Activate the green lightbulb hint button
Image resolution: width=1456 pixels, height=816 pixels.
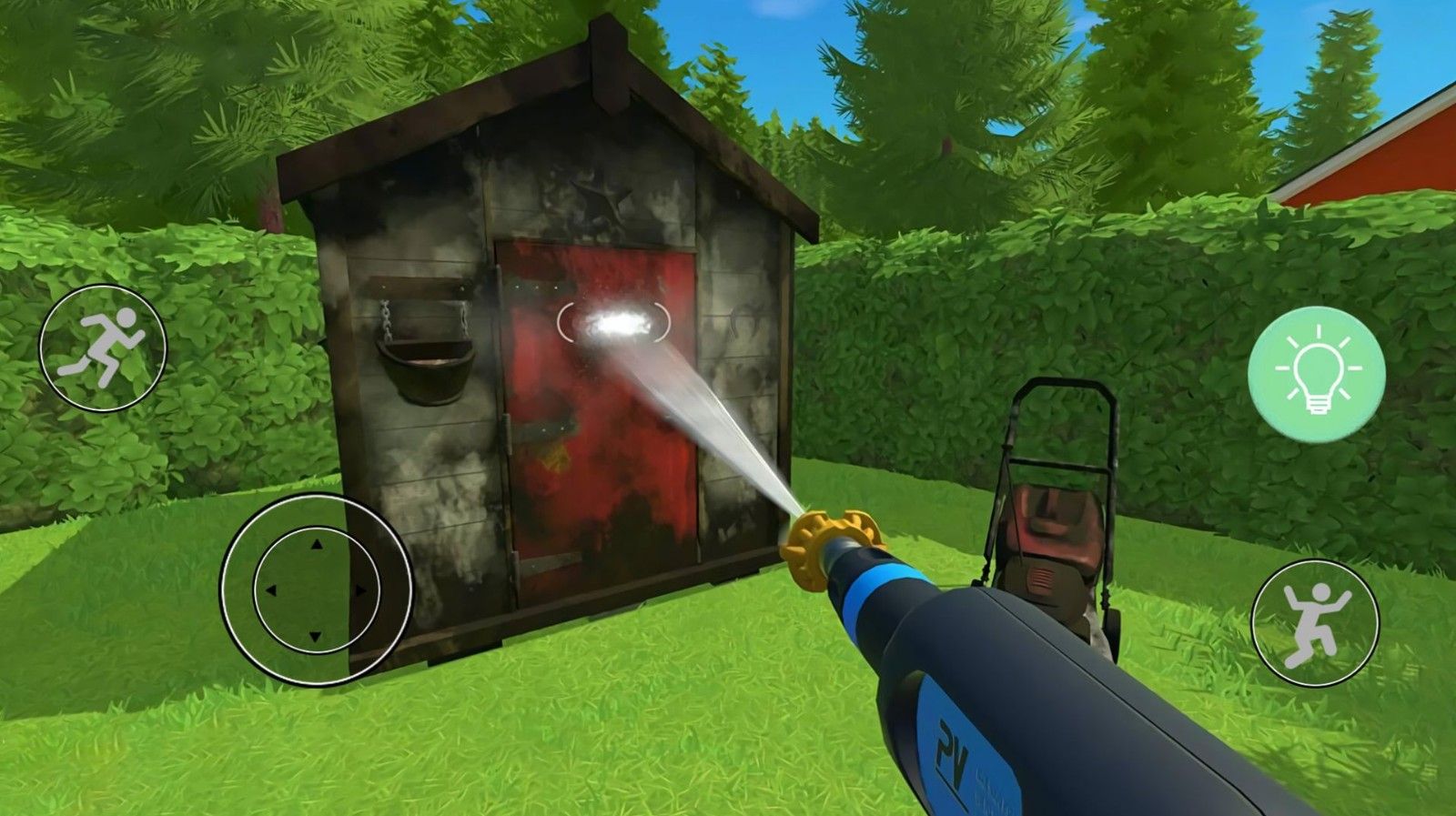(1317, 375)
